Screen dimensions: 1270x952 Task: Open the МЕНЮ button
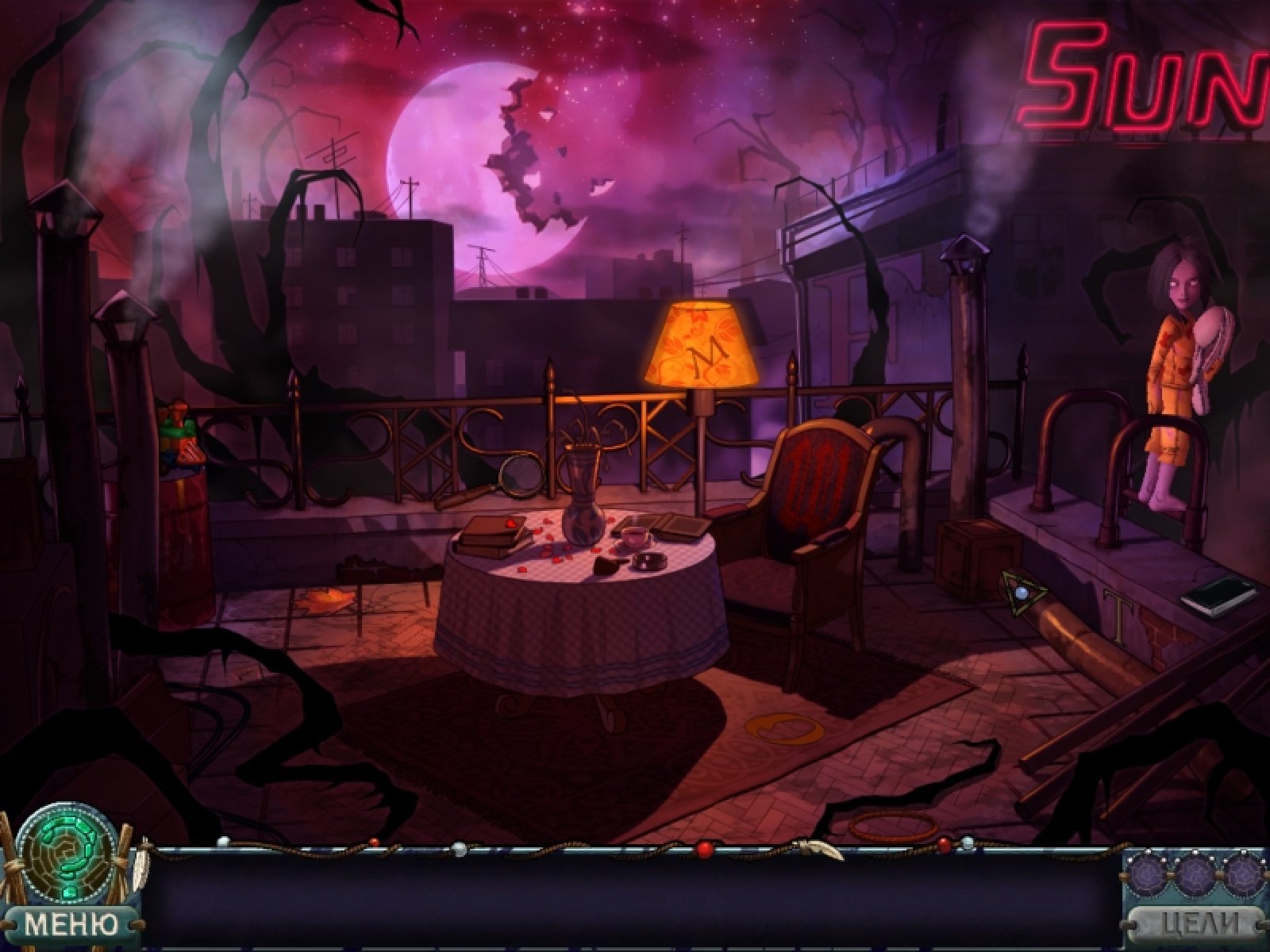tap(70, 923)
